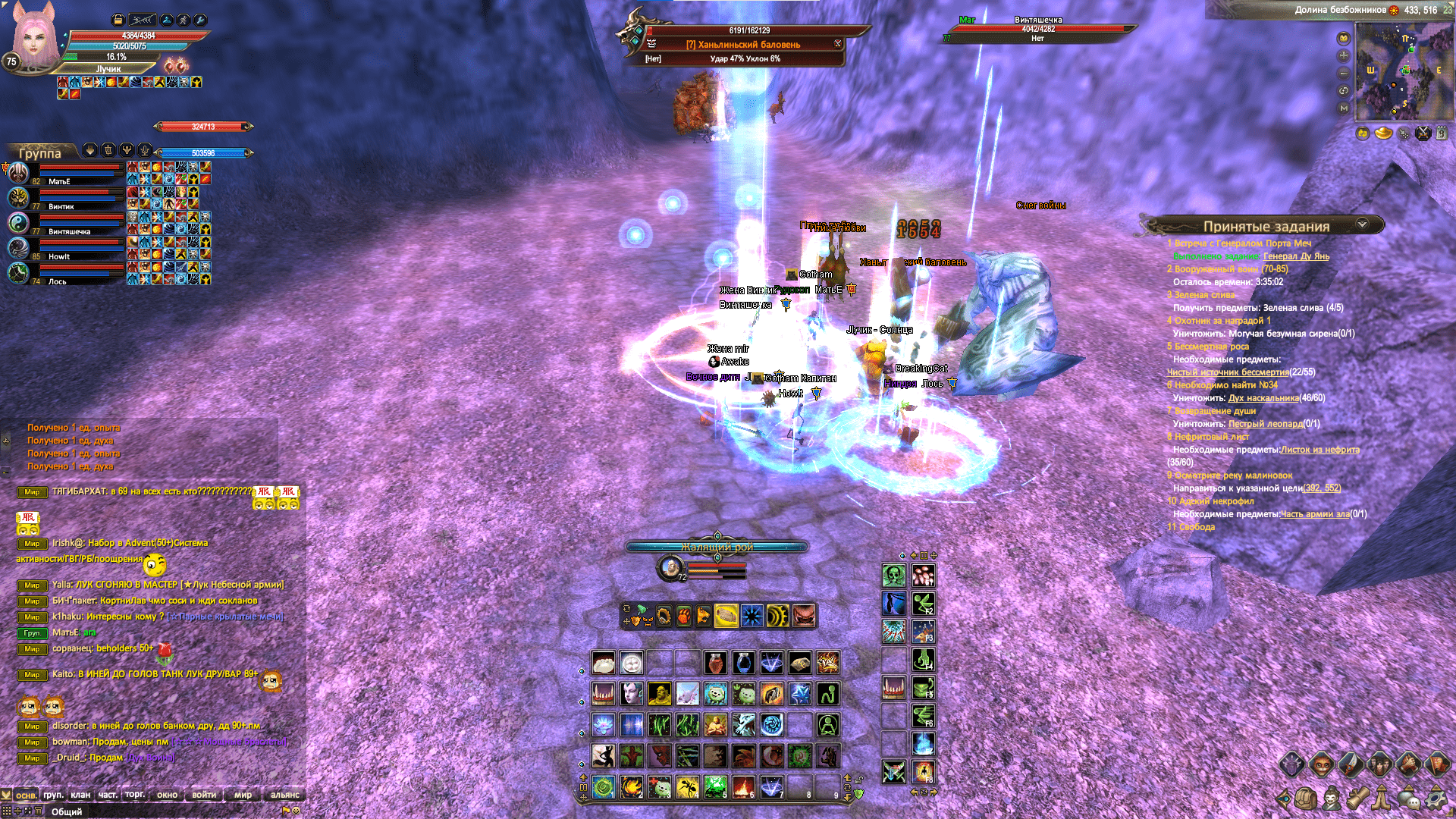This screenshot has width=1456, height=819.
Task: Switch to the клан chat tab
Action: 80,795
